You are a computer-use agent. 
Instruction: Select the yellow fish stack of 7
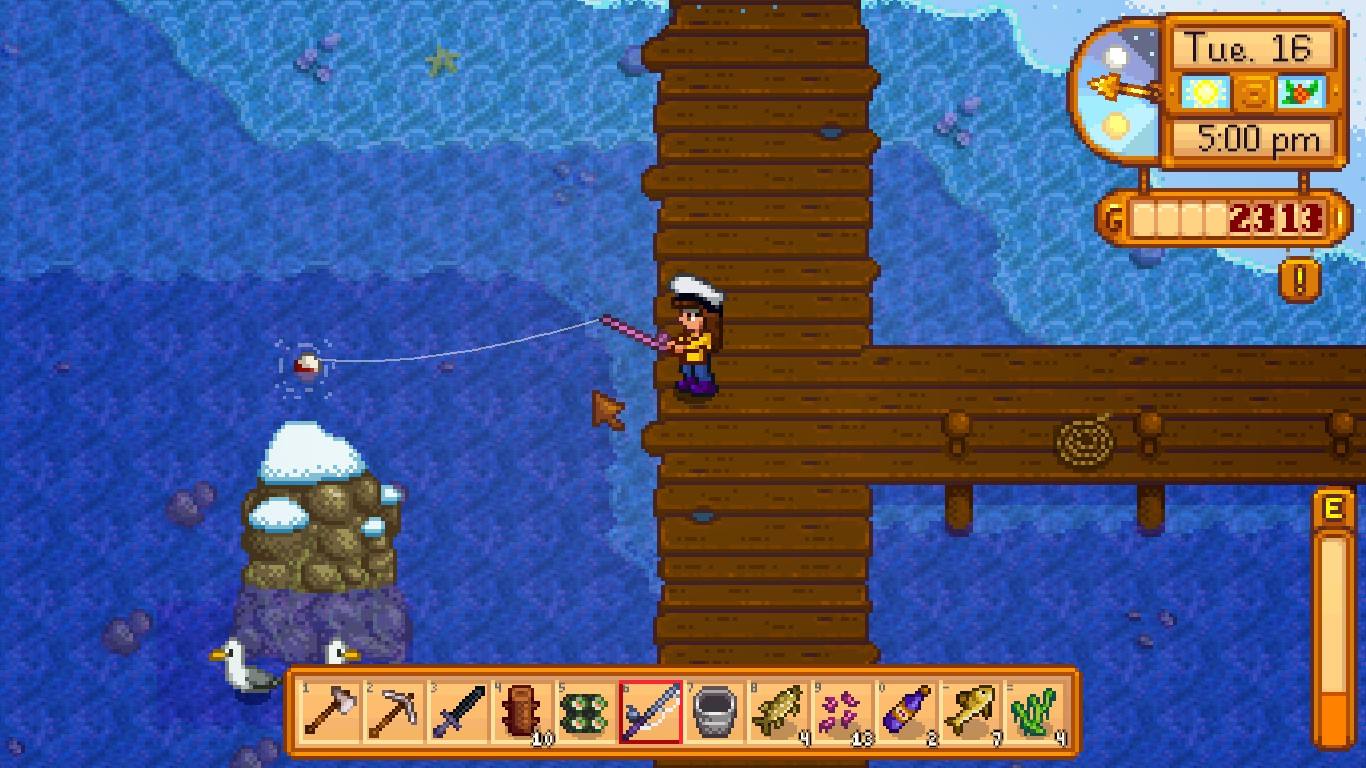click(x=970, y=712)
